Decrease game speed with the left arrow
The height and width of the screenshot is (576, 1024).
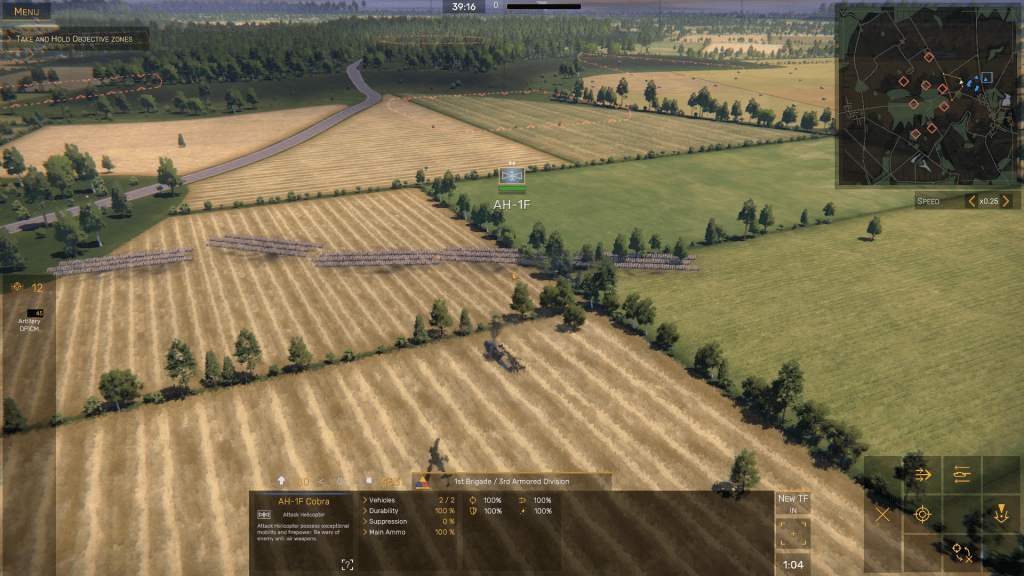click(971, 201)
